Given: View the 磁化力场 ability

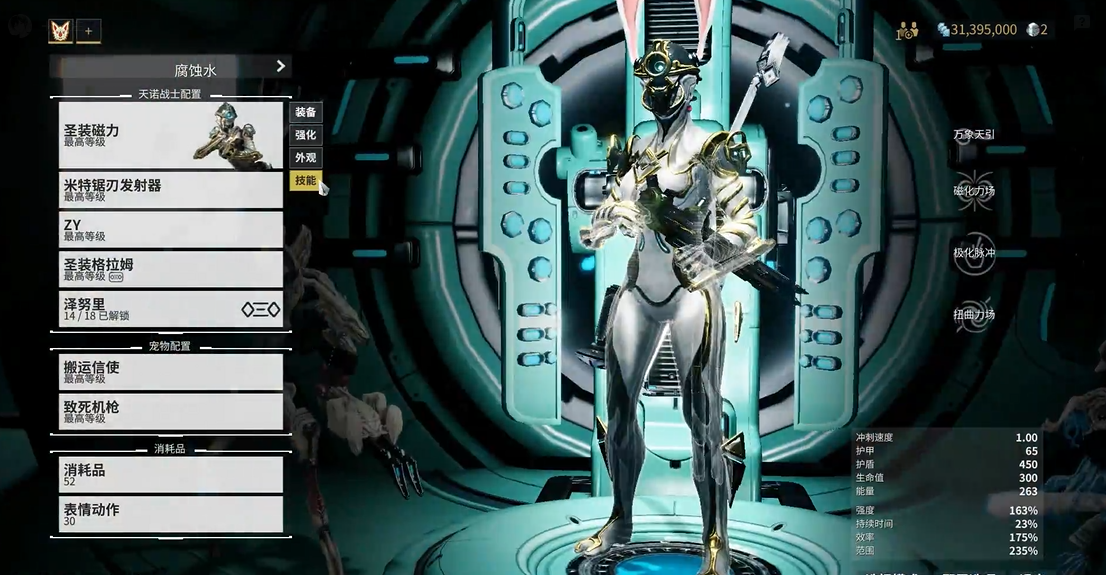Looking at the screenshot, I should tap(973, 190).
